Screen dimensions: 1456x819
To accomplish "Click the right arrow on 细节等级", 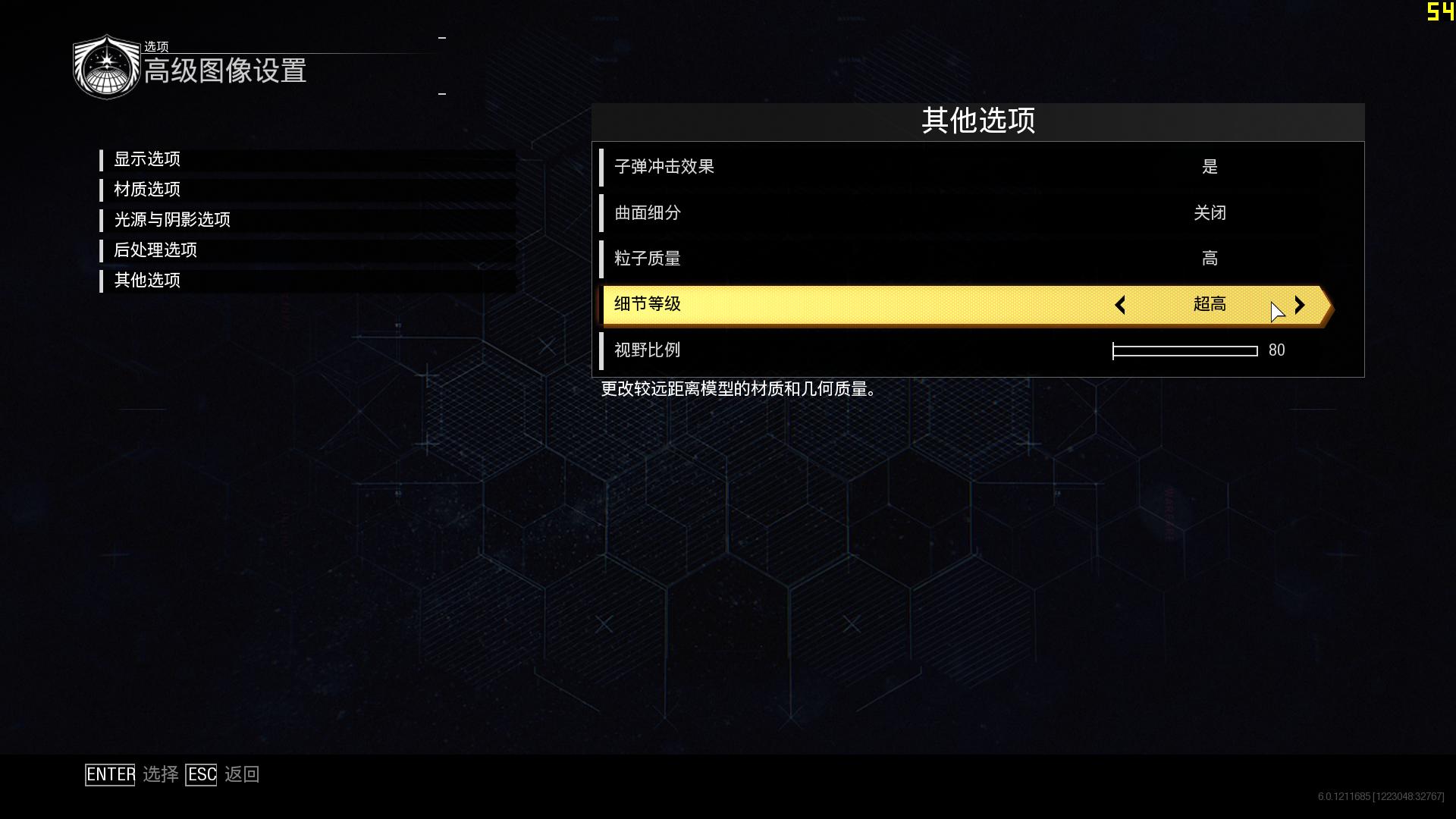I will coord(1299,305).
